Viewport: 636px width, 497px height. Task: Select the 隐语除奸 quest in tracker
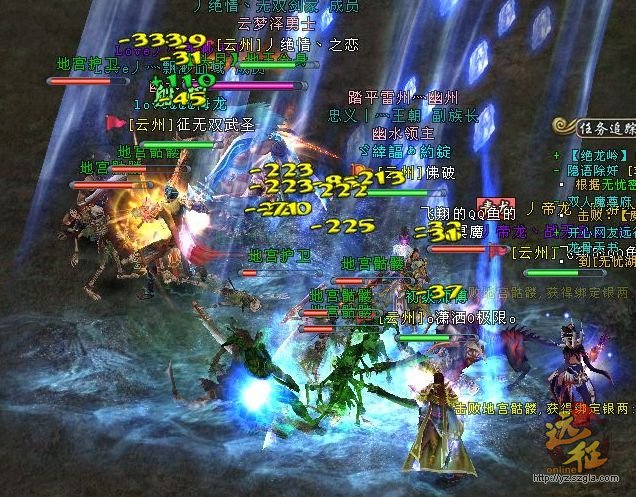595,170
